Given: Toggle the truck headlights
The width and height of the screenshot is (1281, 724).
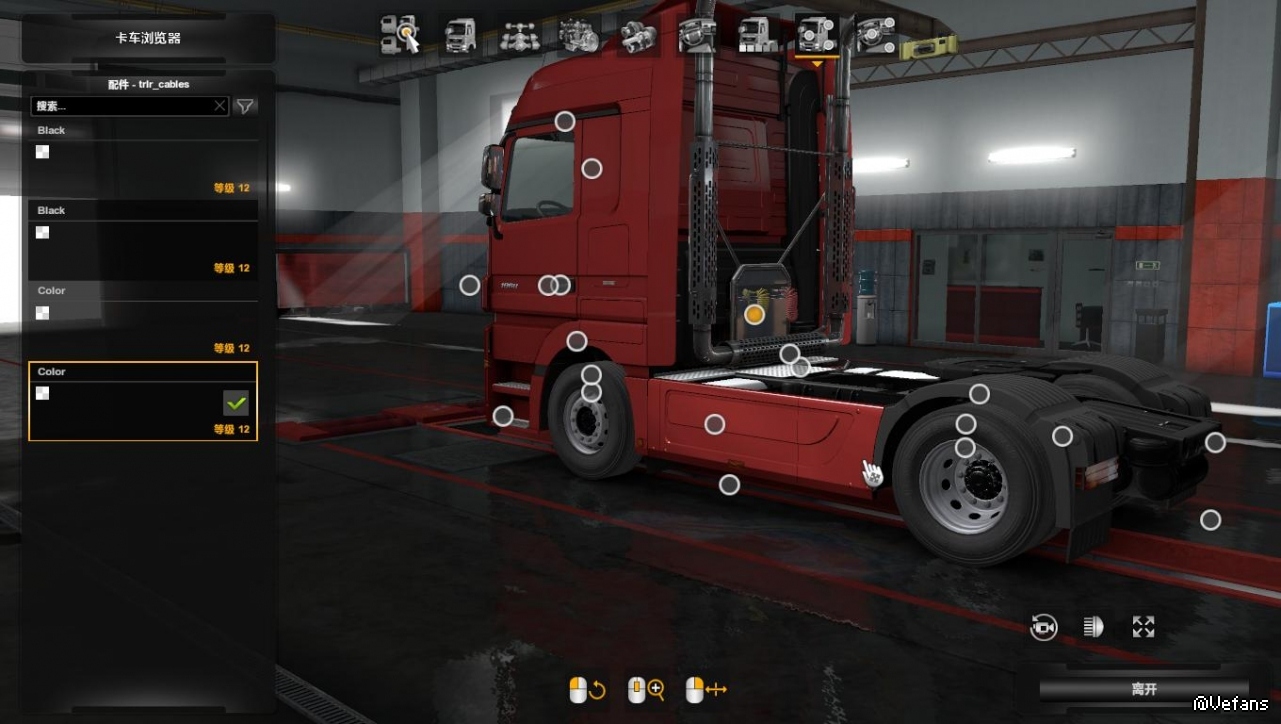Looking at the screenshot, I should pyautogui.click(x=1093, y=627).
